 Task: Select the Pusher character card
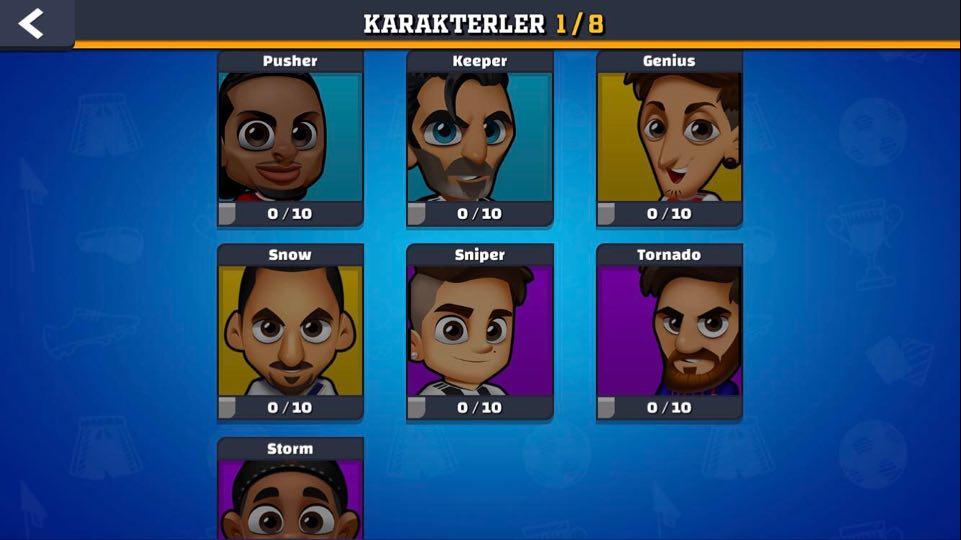click(x=290, y=138)
